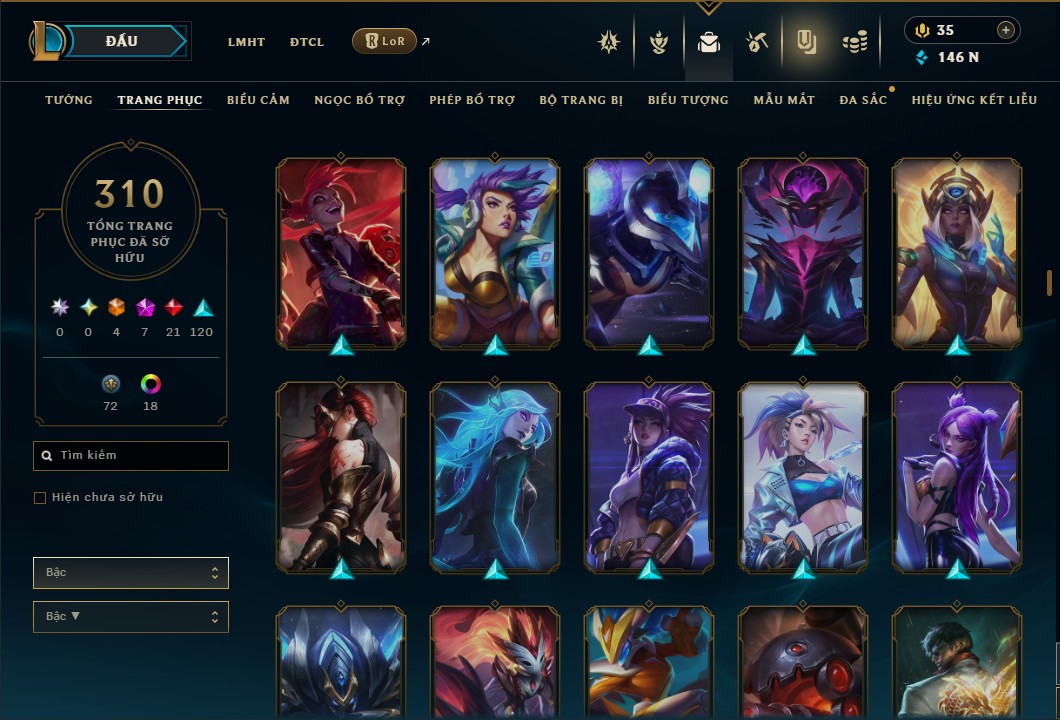1060x720 pixels.
Task: Choose the glowing blue-haired woman skin card
Action: pos(495,478)
